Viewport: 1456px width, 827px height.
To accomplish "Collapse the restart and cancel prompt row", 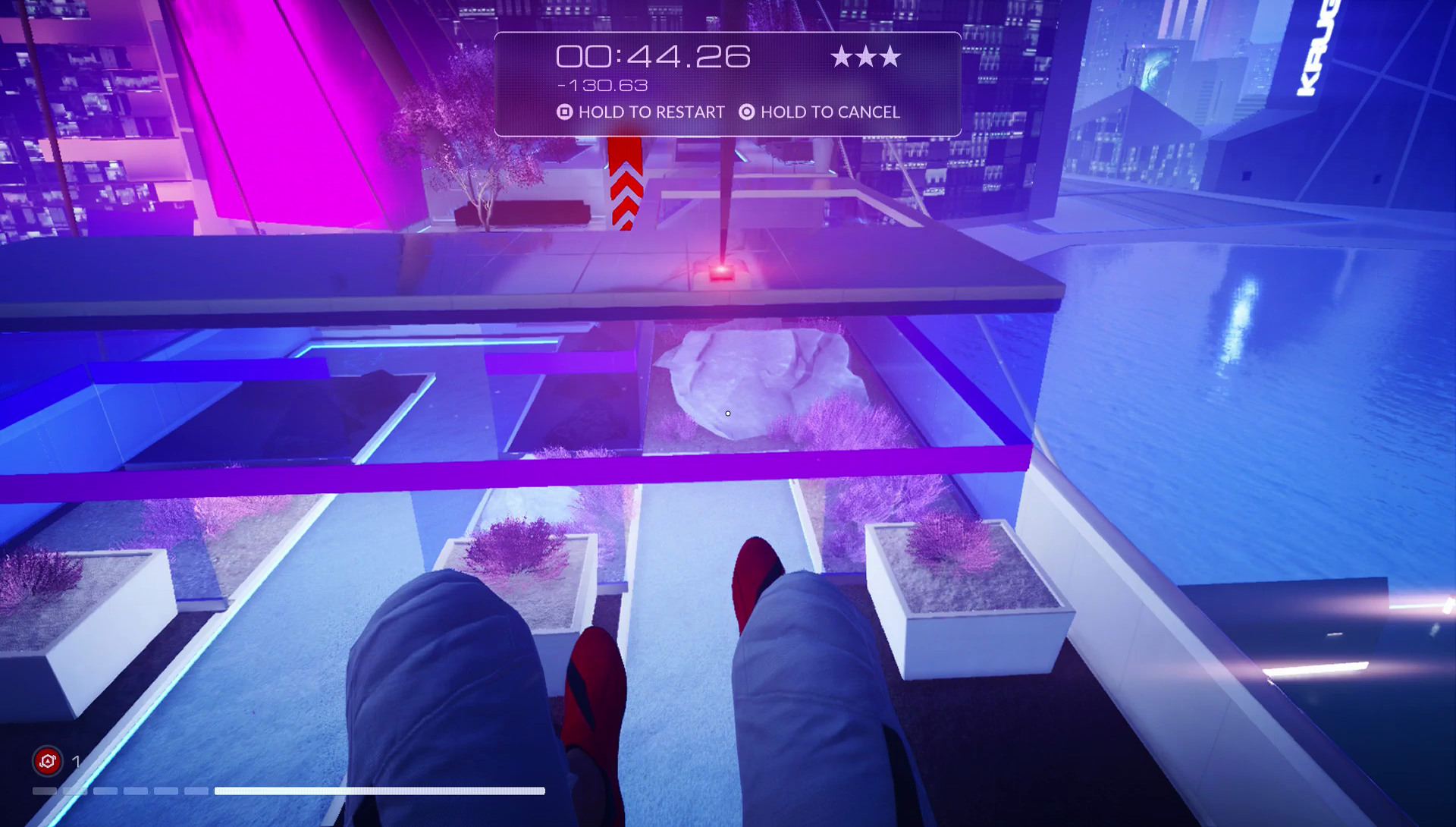I will (726, 112).
